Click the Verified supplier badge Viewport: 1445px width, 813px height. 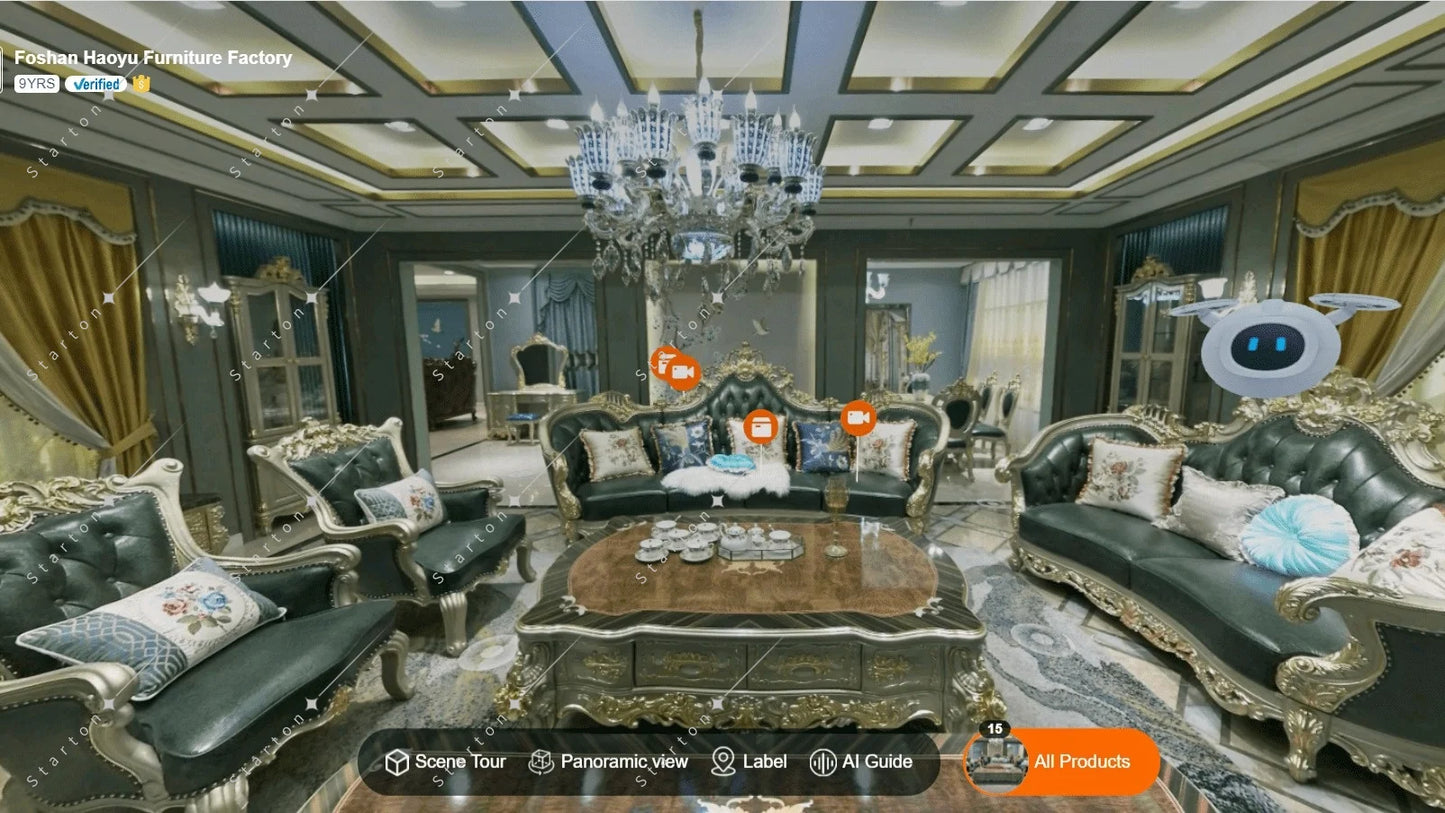pyautogui.click(x=96, y=84)
